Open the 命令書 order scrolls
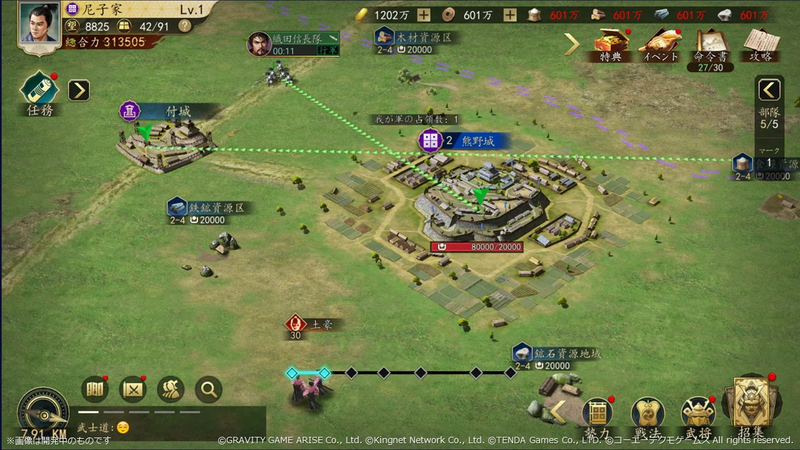 [711, 44]
